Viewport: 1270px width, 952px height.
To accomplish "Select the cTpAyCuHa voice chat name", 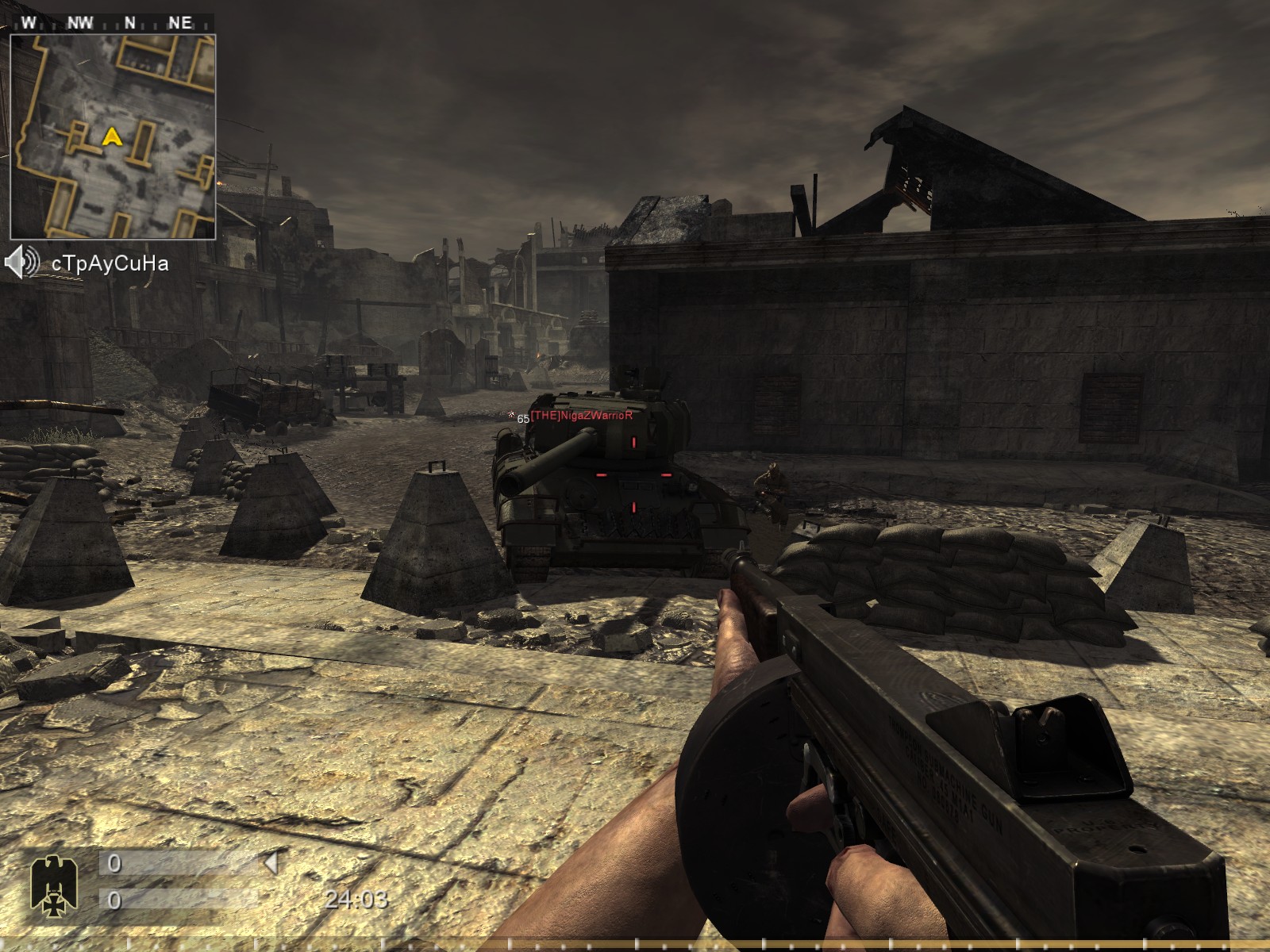I will click(x=110, y=263).
